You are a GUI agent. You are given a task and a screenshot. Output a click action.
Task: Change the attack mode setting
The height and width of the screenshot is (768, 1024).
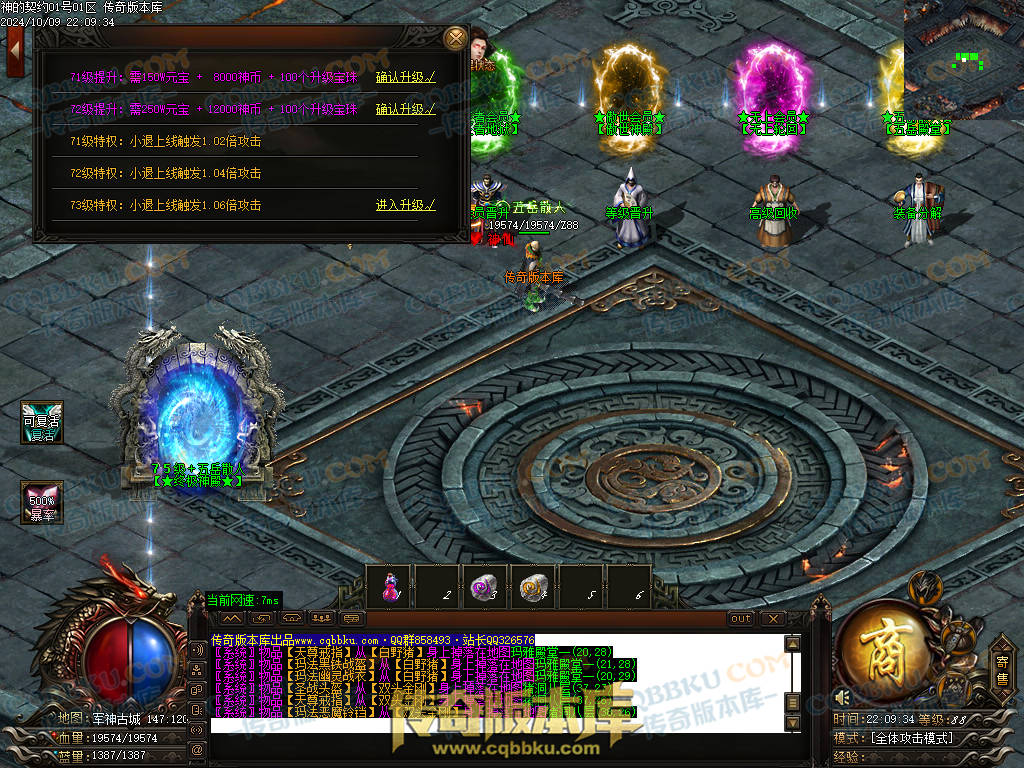pos(910,738)
